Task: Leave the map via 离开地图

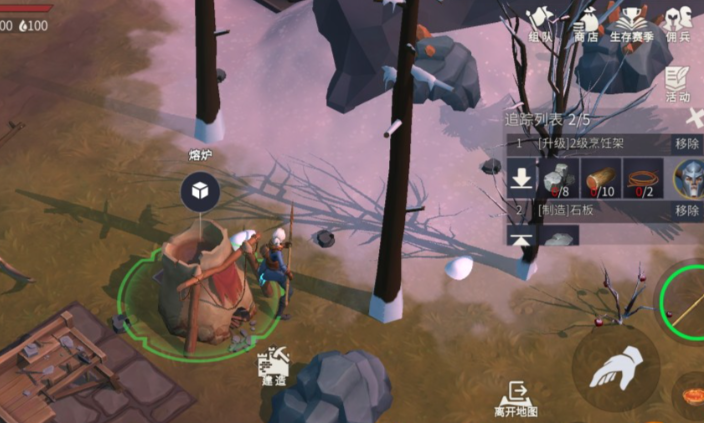Action: (516, 396)
